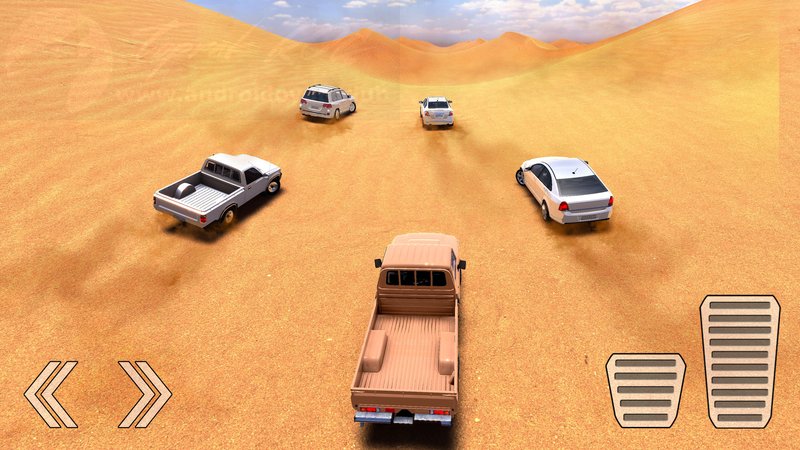The width and height of the screenshot is (800, 450).
Task: Hit the wide brake pedal
Action: click(x=645, y=390)
